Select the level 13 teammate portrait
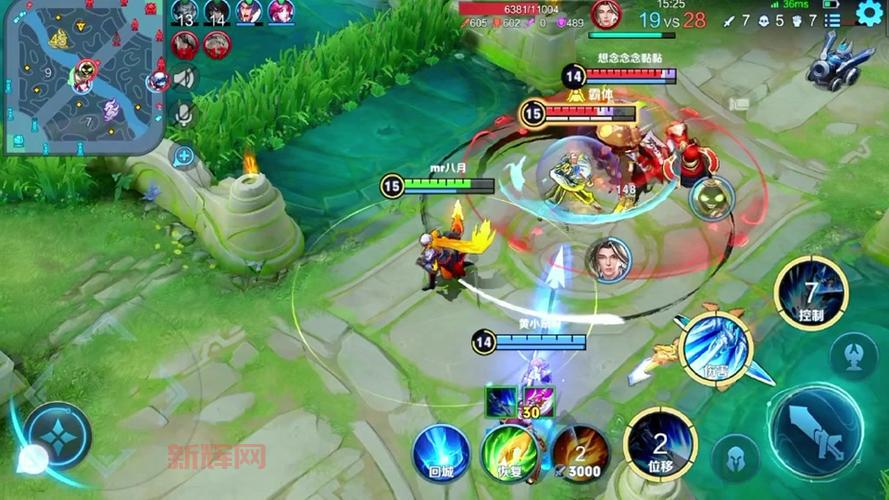Image resolution: width=889 pixels, height=500 pixels. (x=184, y=13)
